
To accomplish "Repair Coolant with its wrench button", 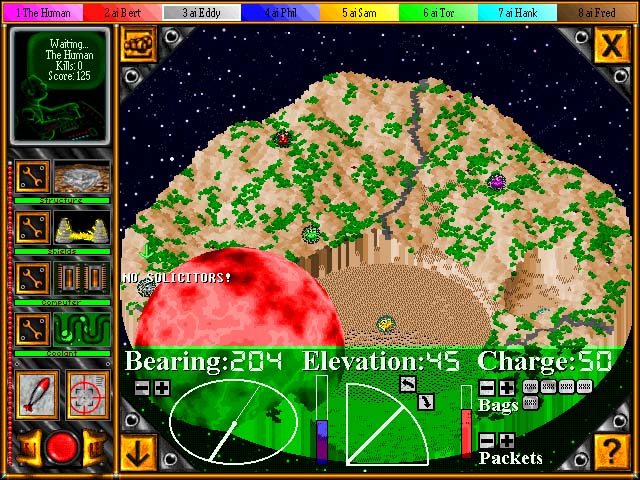I will click(x=33, y=328).
